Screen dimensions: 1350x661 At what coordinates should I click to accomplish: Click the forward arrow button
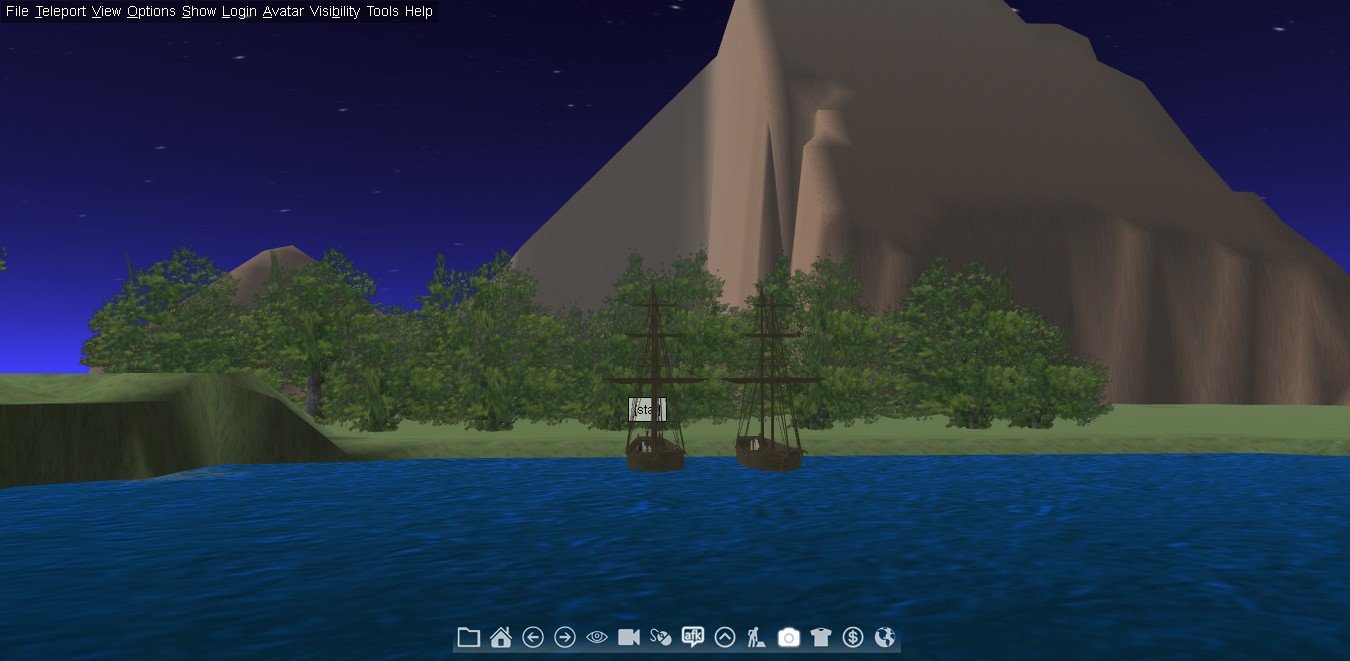[565, 637]
